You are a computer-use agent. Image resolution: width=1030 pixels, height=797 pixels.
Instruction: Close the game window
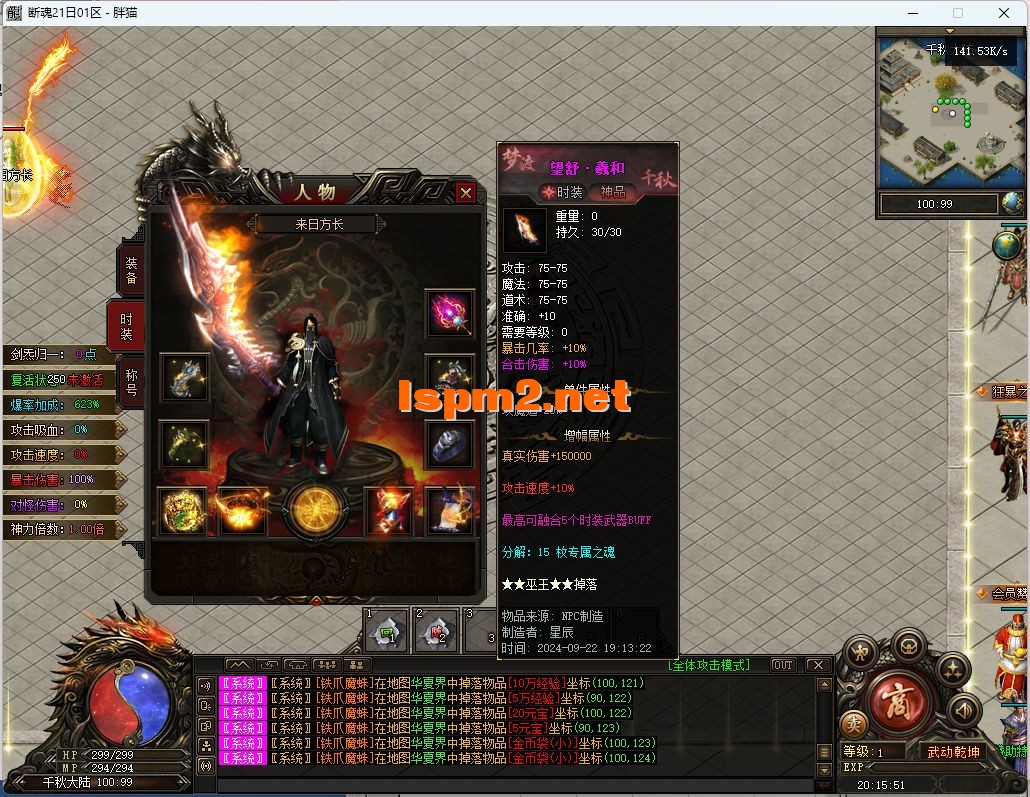(x=1004, y=13)
